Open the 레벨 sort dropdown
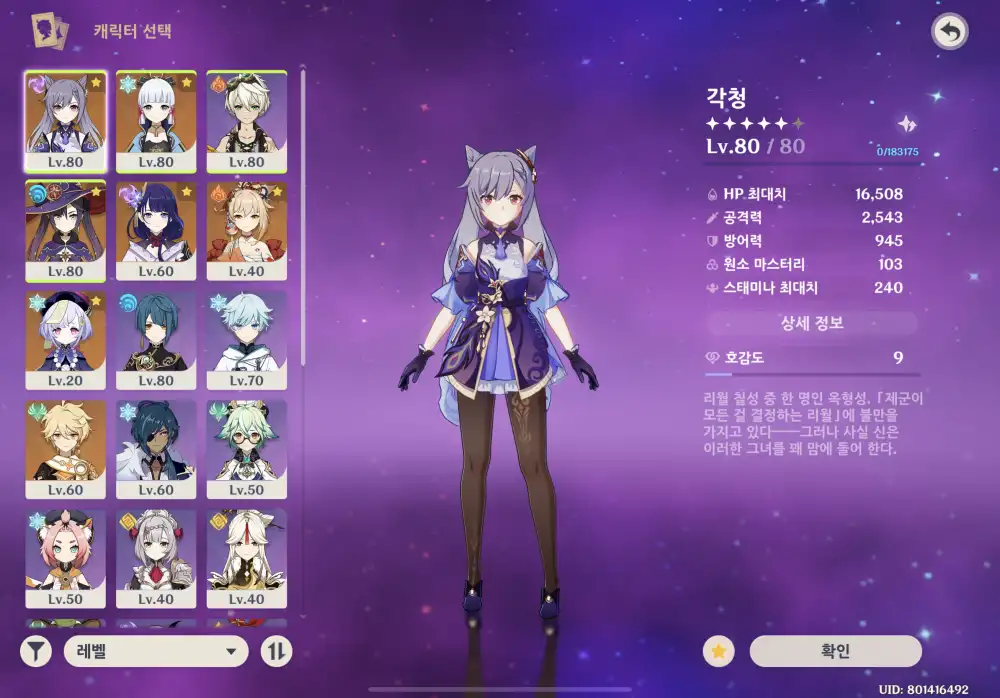 [155, 652]
